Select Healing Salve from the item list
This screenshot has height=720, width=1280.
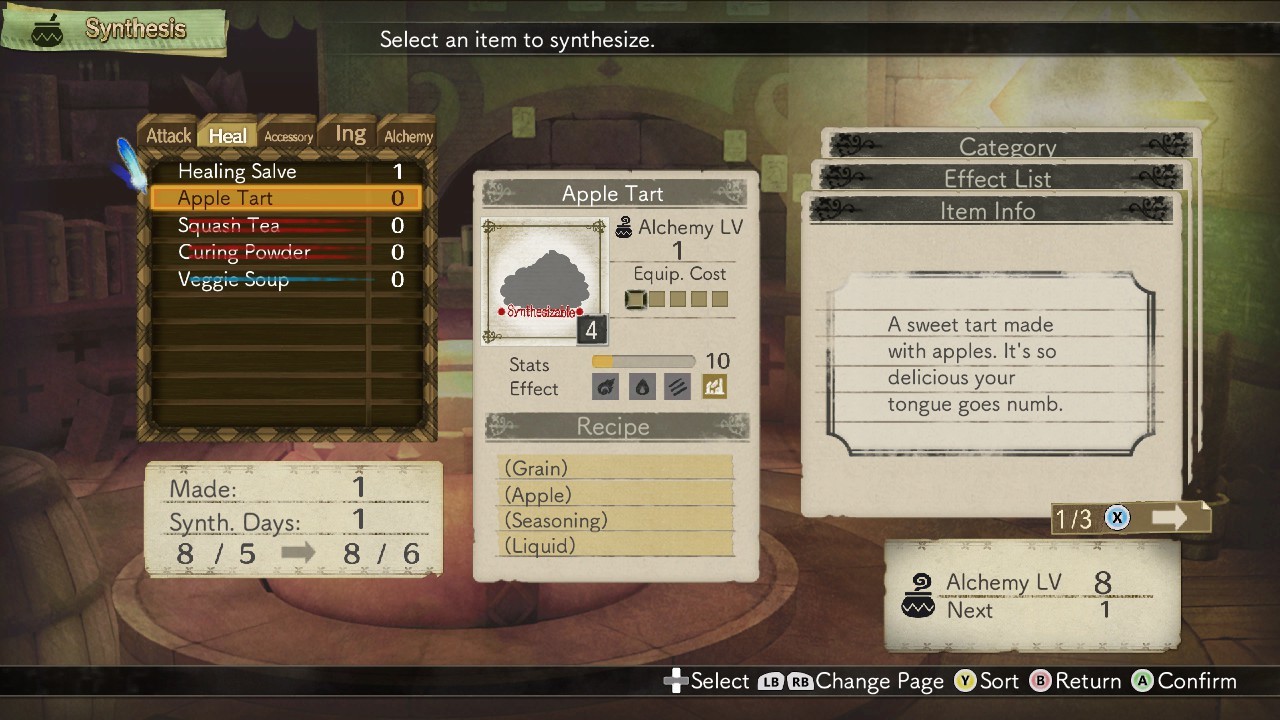click(x=237, y=171)
